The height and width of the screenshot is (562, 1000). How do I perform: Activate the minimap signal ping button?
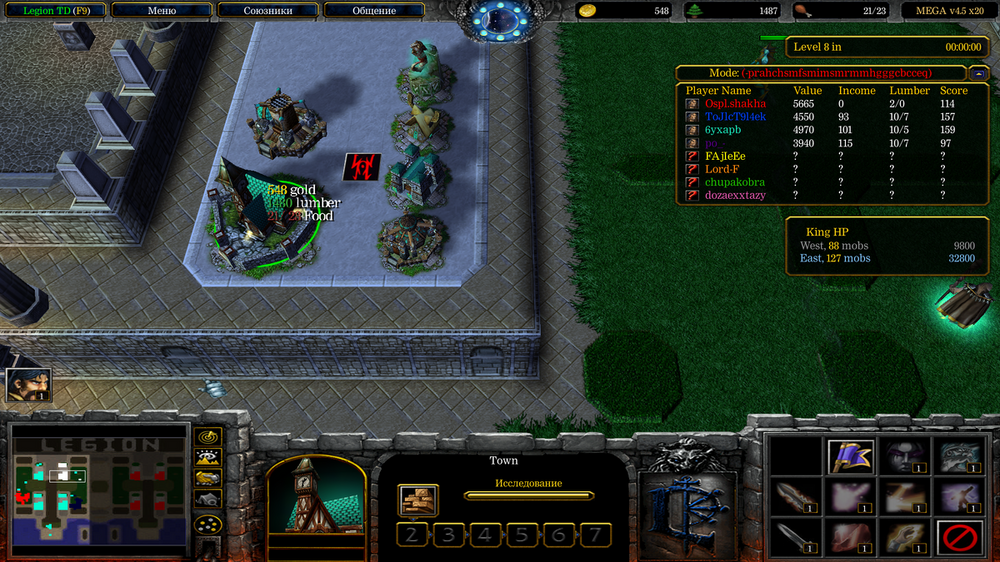pos(208,437)
